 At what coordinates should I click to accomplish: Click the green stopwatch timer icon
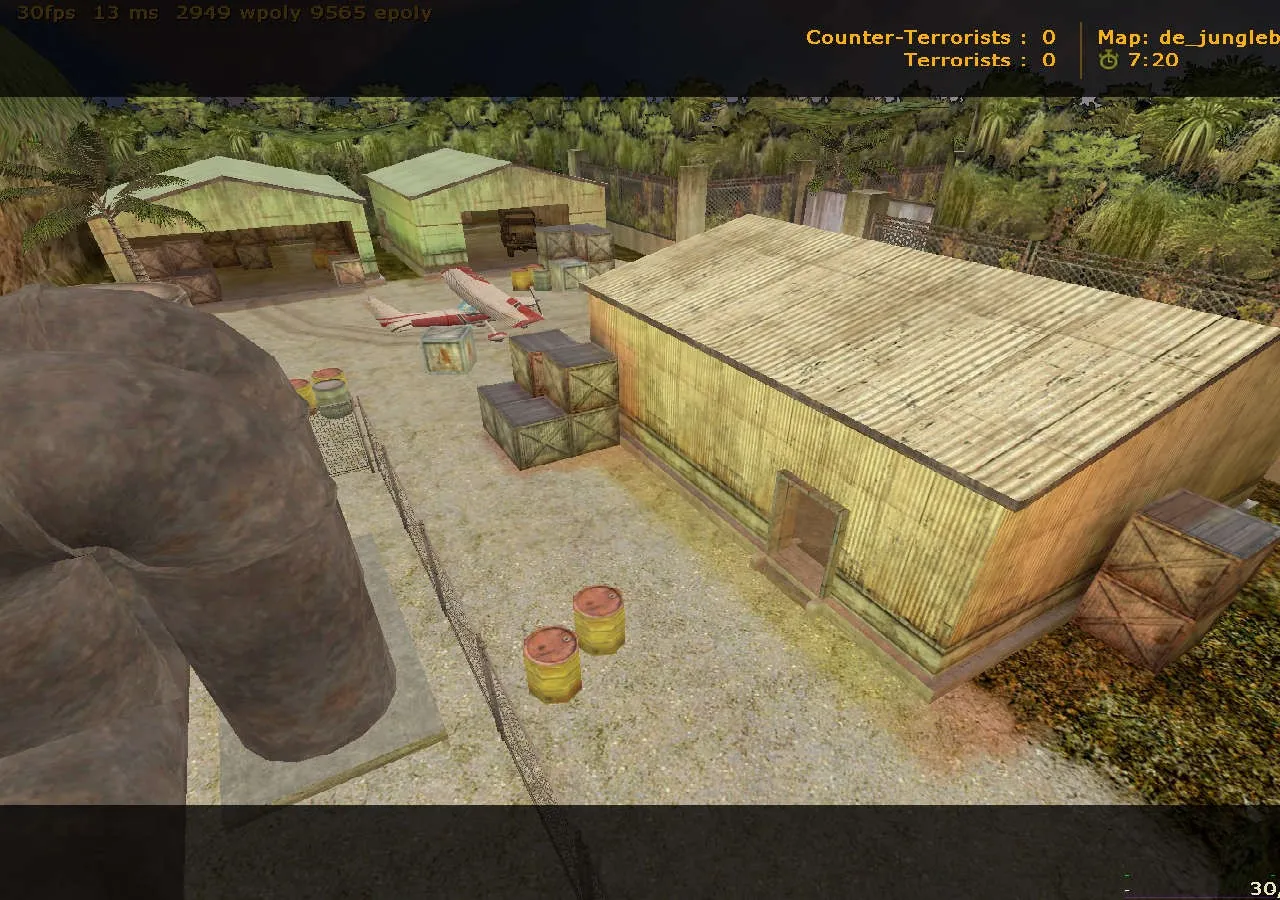click(1113, 59)
